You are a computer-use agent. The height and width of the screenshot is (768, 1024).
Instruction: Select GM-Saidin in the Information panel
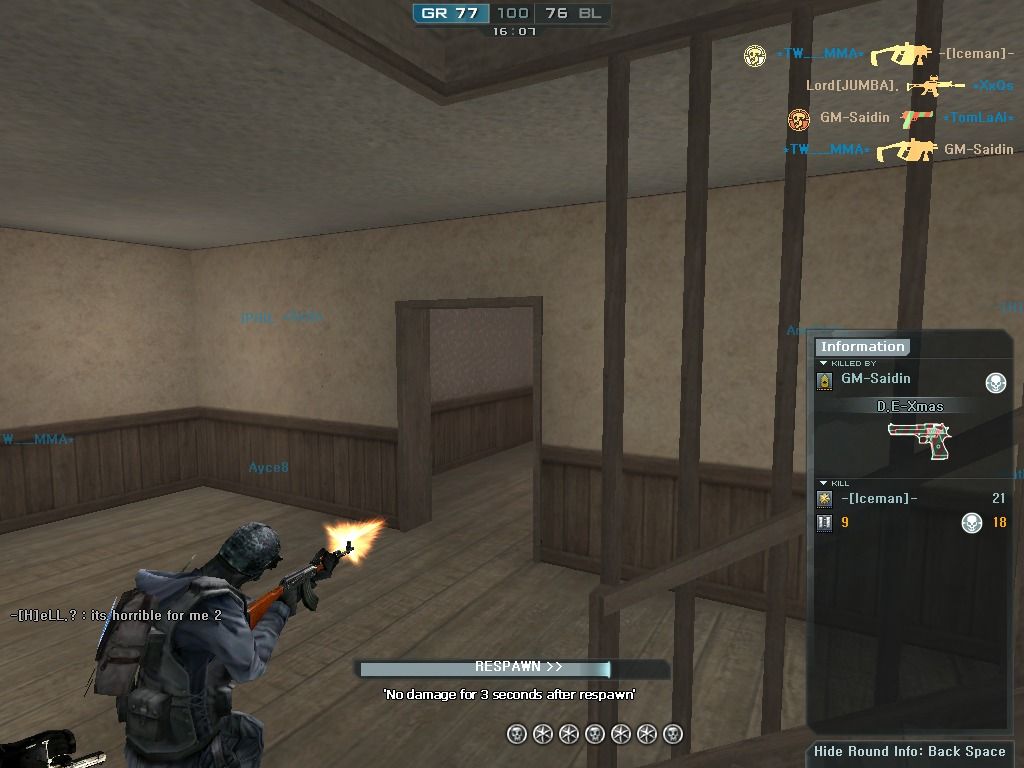[875, 379]
